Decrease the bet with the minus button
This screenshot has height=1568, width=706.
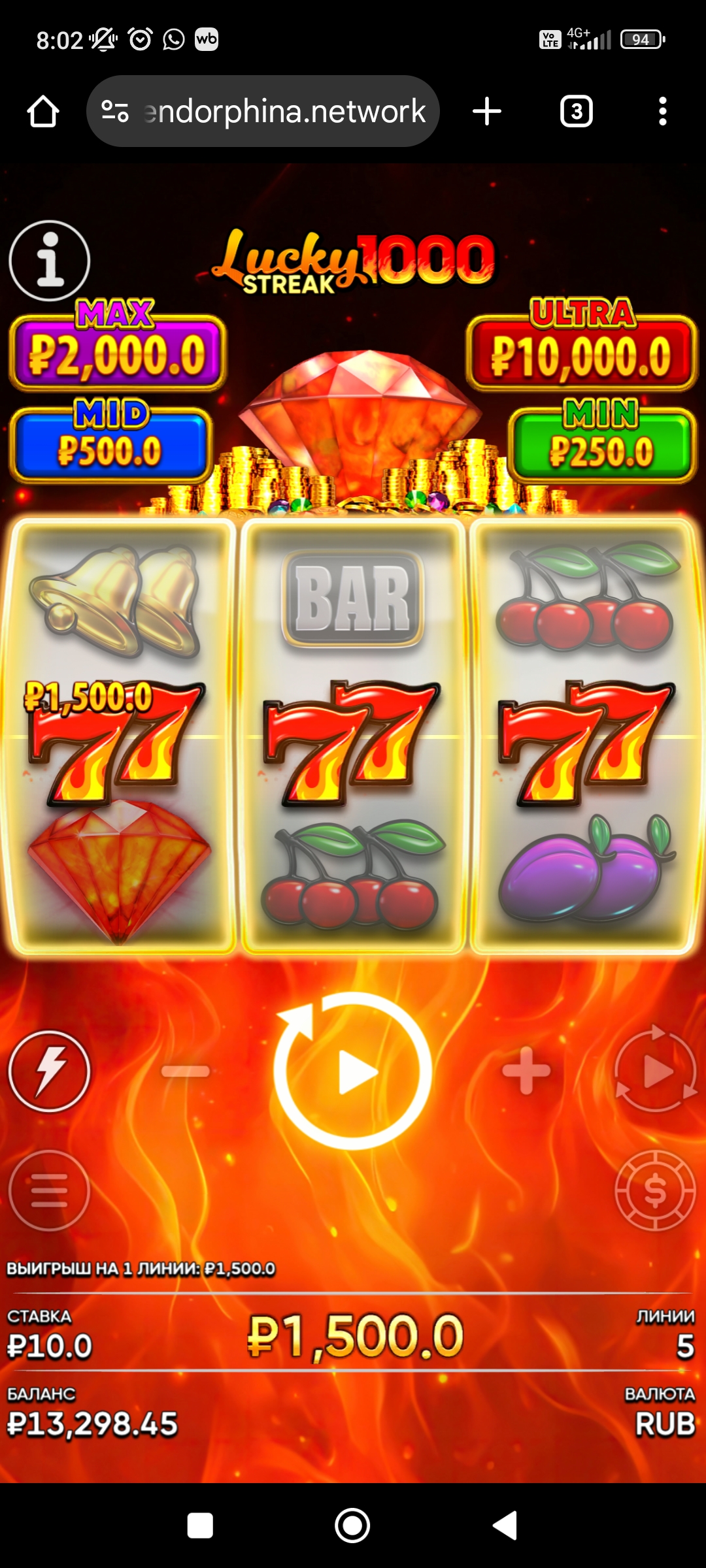tap(186, 1071)
